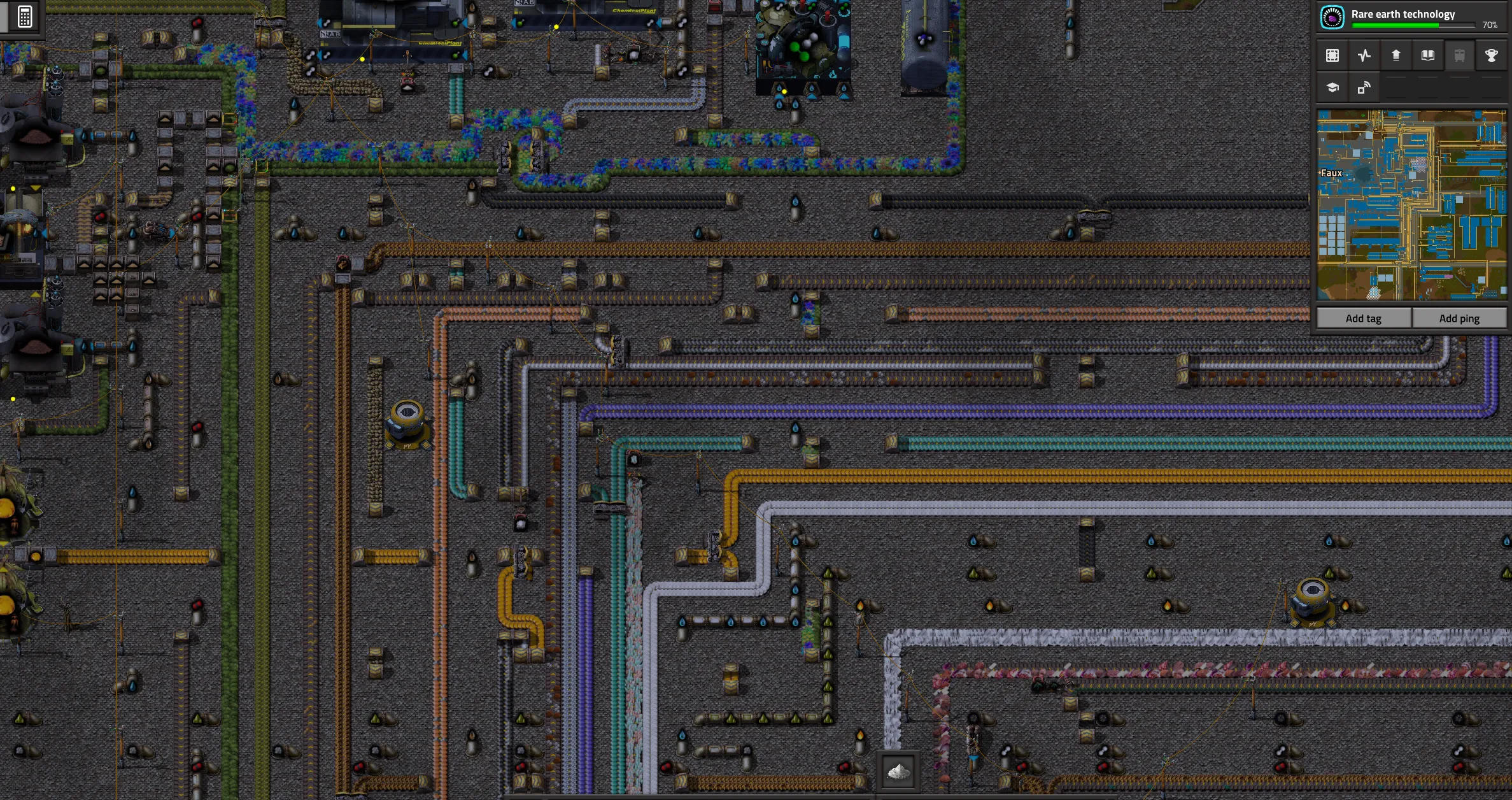Show achievements via the trophy icon
The image size is (1512, 800).
tap(1491, 55)
